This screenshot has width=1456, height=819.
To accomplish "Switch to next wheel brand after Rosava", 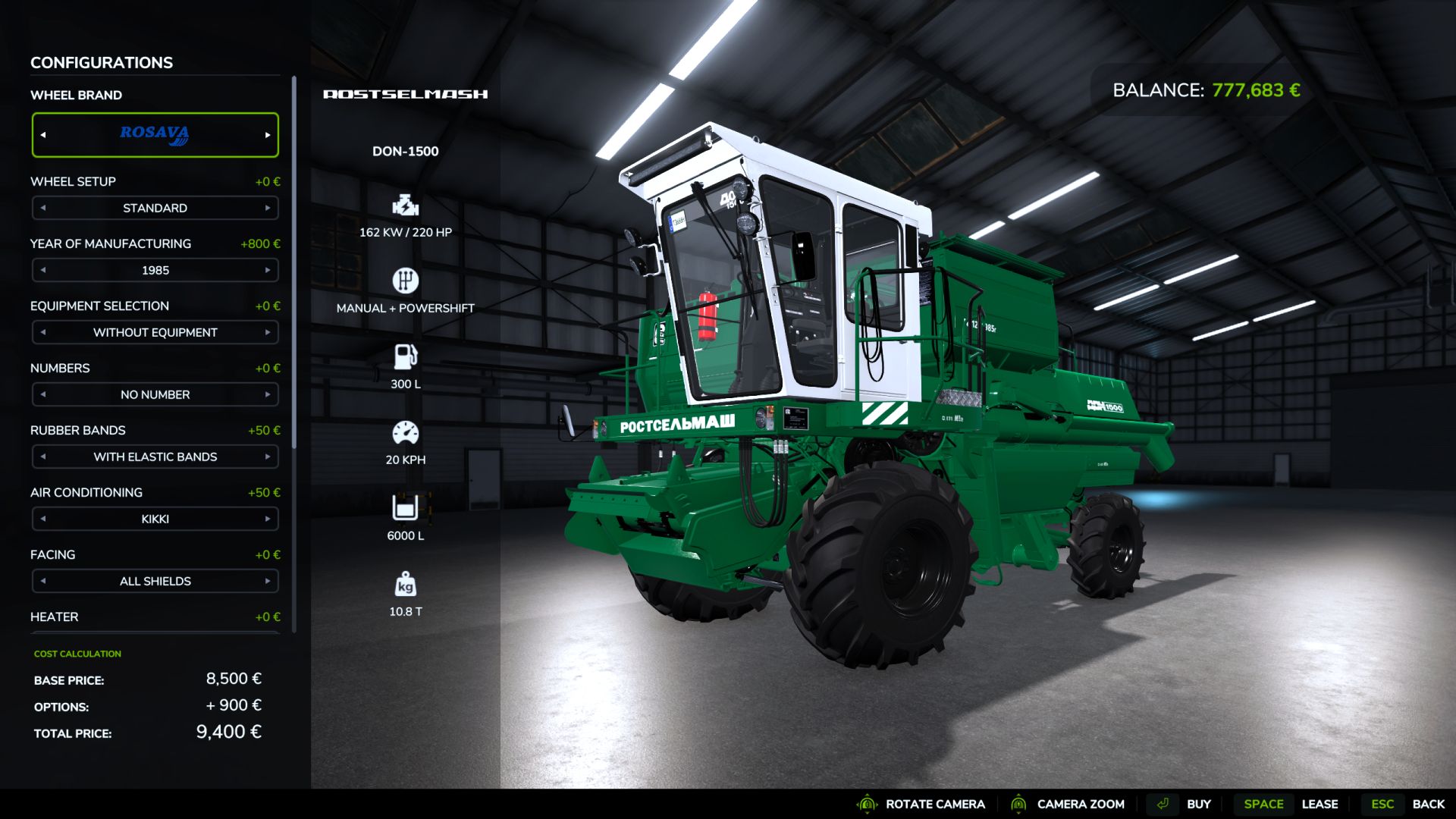I will [x=268, y=135].
